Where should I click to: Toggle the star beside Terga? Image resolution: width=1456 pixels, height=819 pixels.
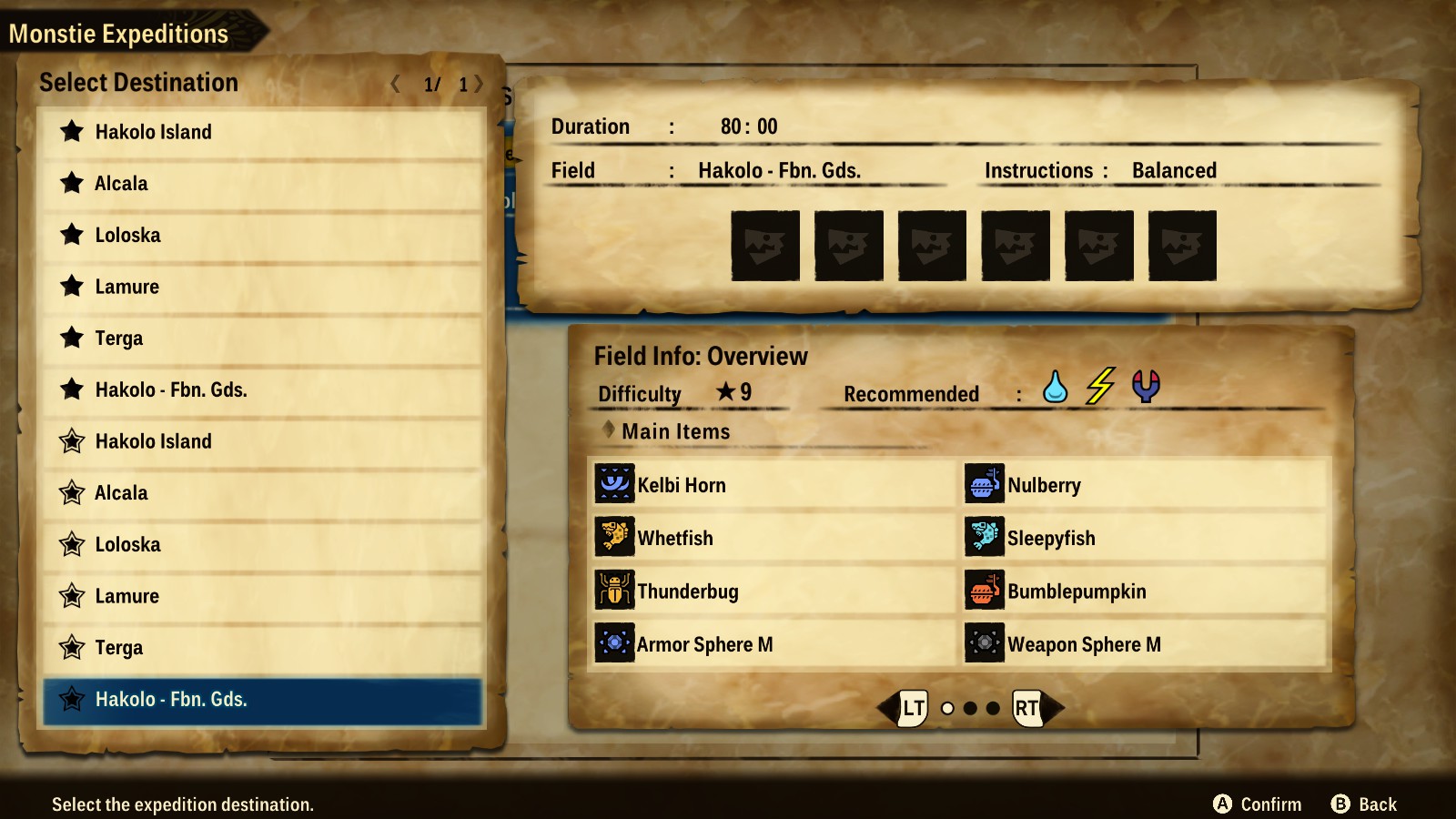click(72, 338)
